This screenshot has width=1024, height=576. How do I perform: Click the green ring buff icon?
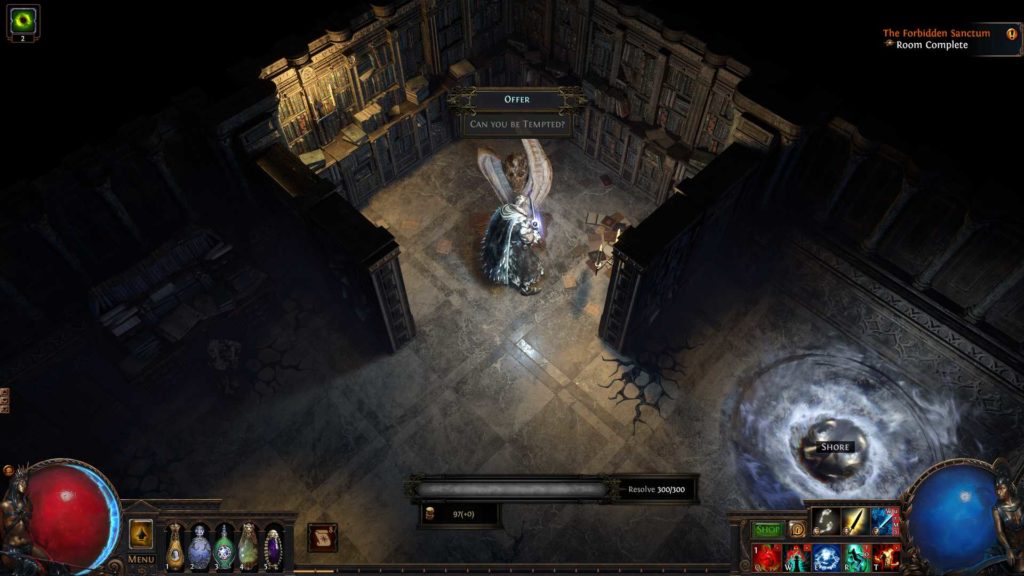[23, 20]
